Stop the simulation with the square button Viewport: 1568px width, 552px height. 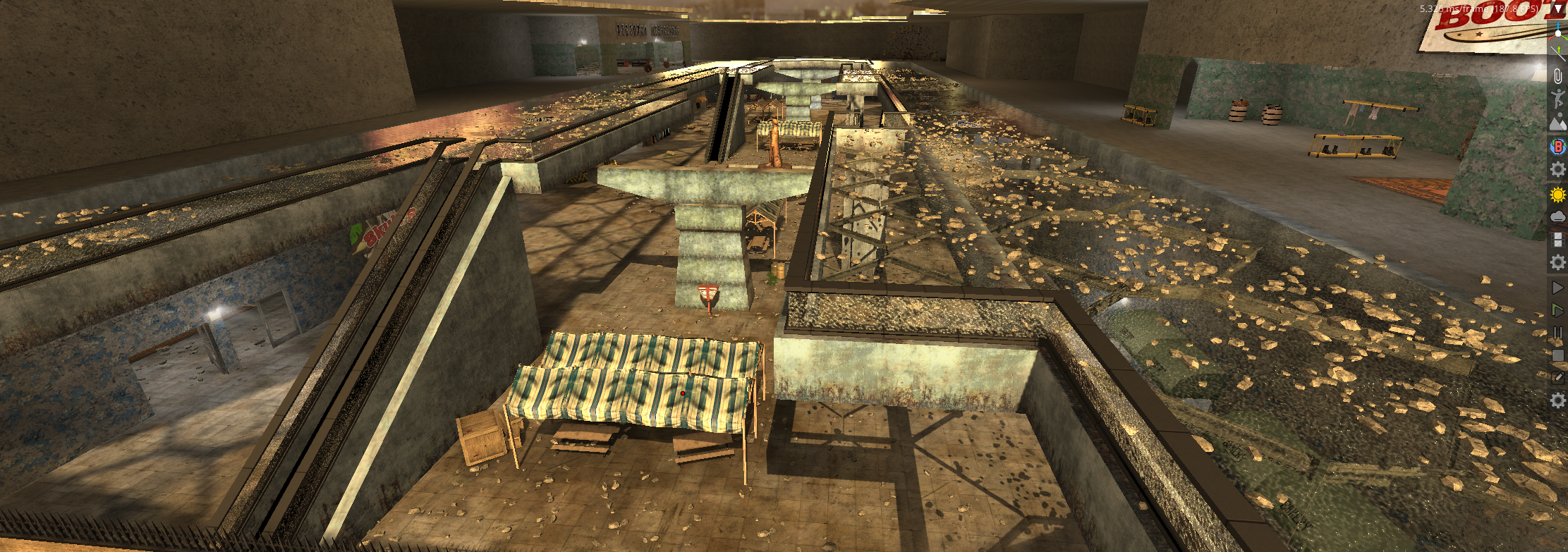point(1558,355)
